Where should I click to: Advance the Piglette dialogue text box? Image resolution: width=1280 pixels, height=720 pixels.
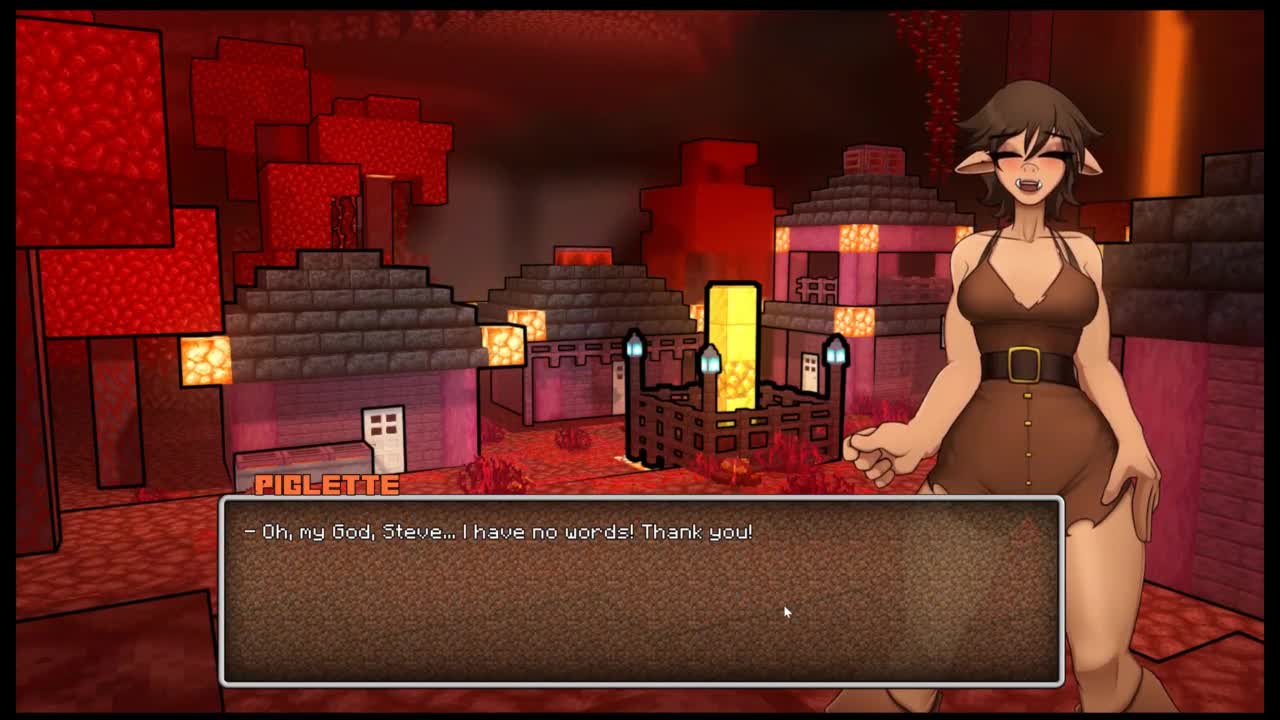point(640,591)
